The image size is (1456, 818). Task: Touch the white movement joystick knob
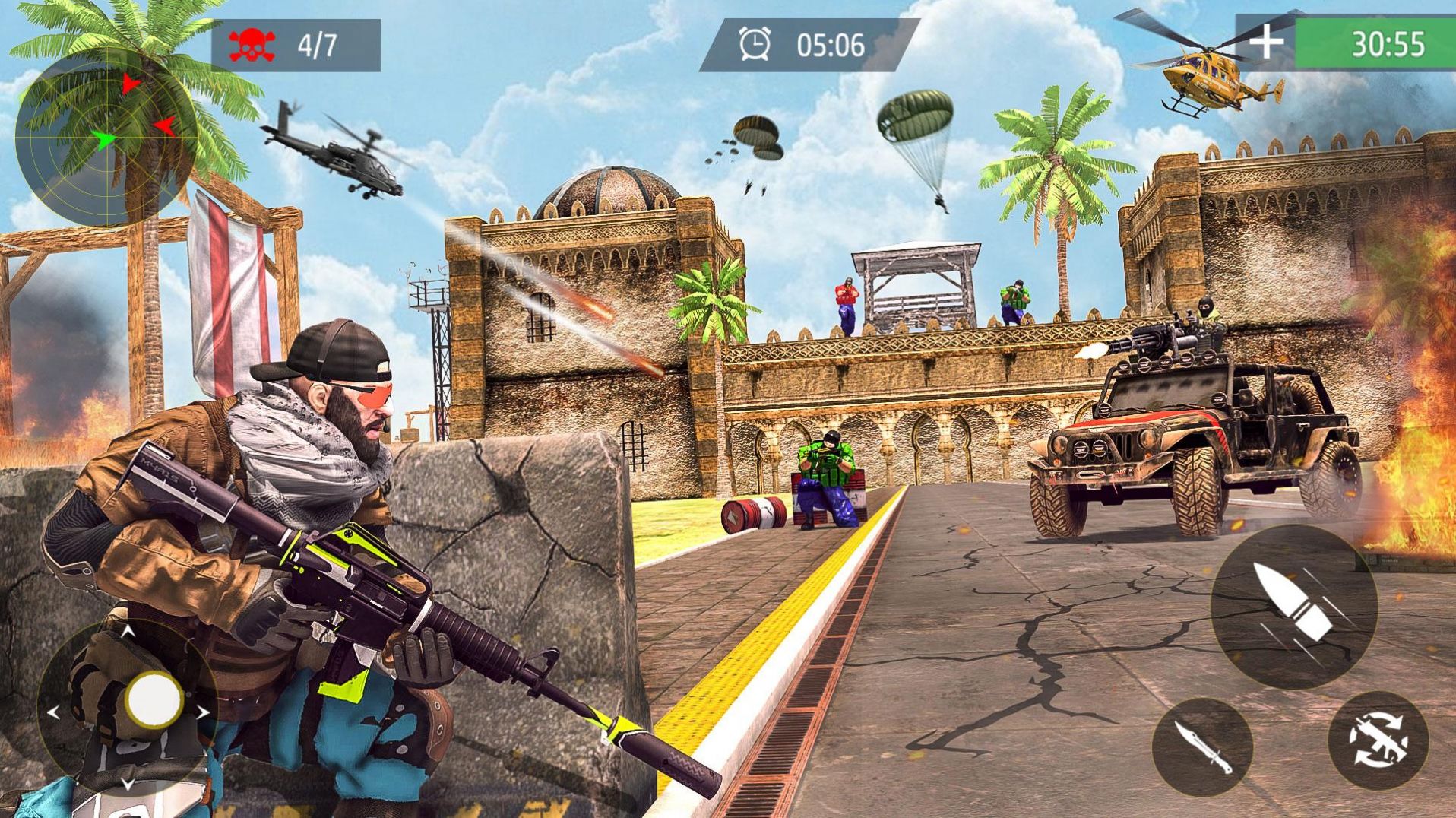(x=154, y=698)
